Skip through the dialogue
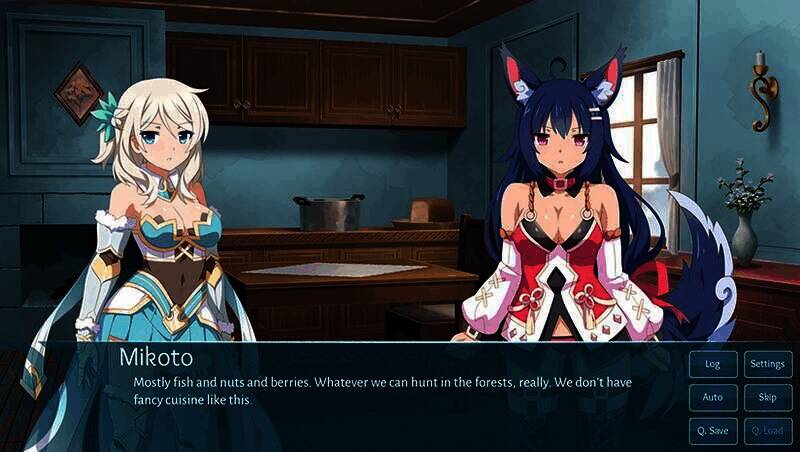Image resolution: width=800 pixels, height=452 pixels. (x=767, y=397)
